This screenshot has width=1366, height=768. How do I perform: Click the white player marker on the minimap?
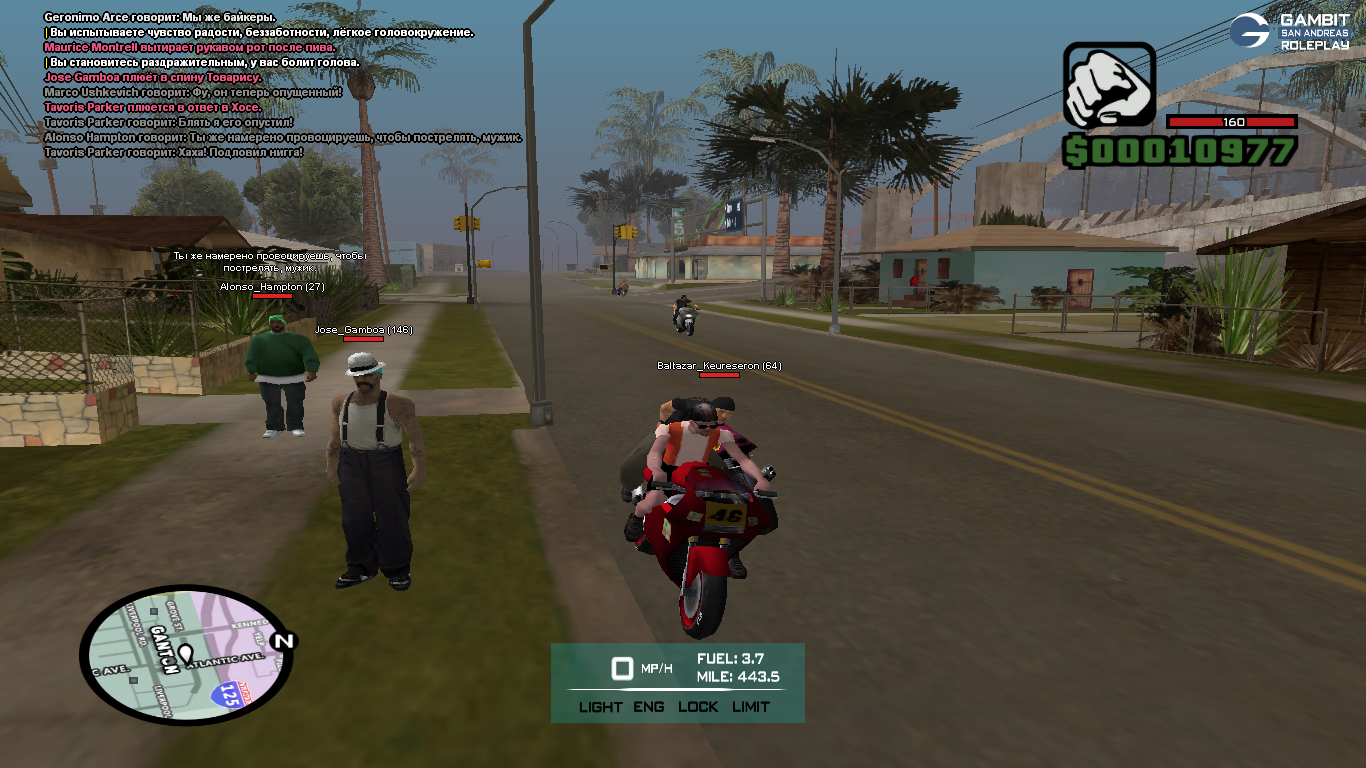pyautogui.click(x=186, y=655)
